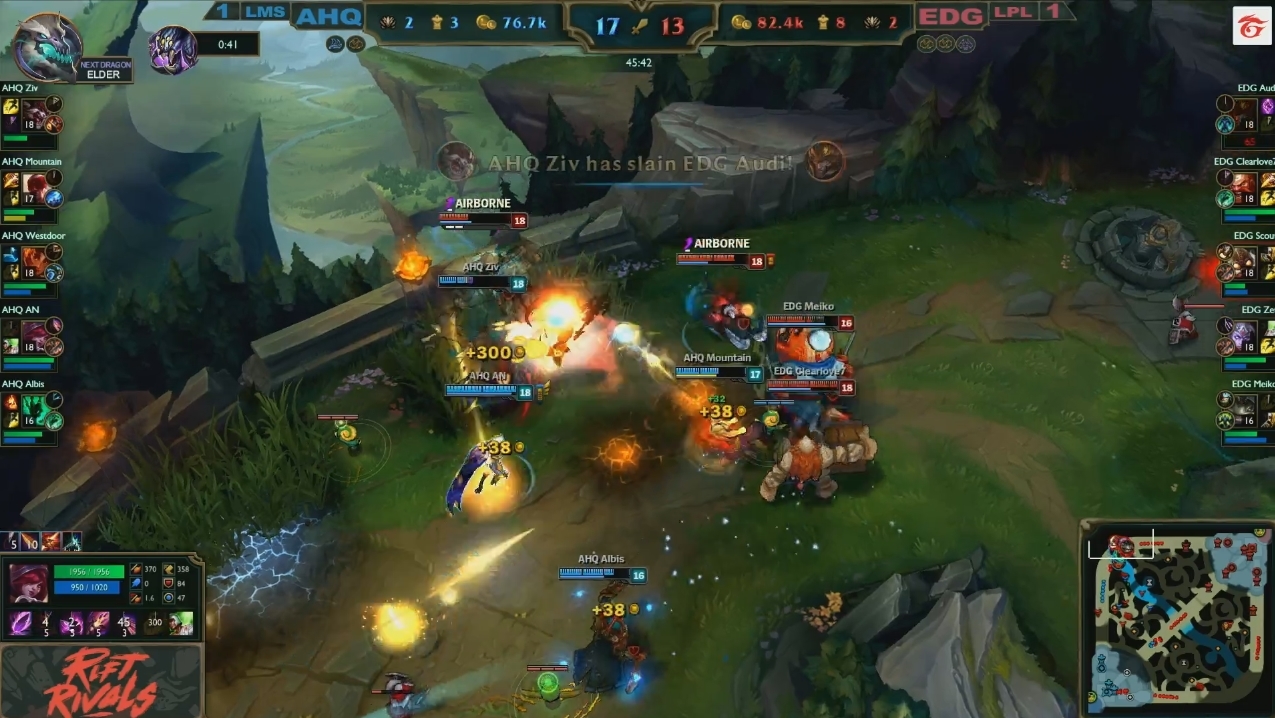The height and width of the screenshot is (718, 1275).
Task: Click the Elder dragon next-dragon icon
Action: 47,47
